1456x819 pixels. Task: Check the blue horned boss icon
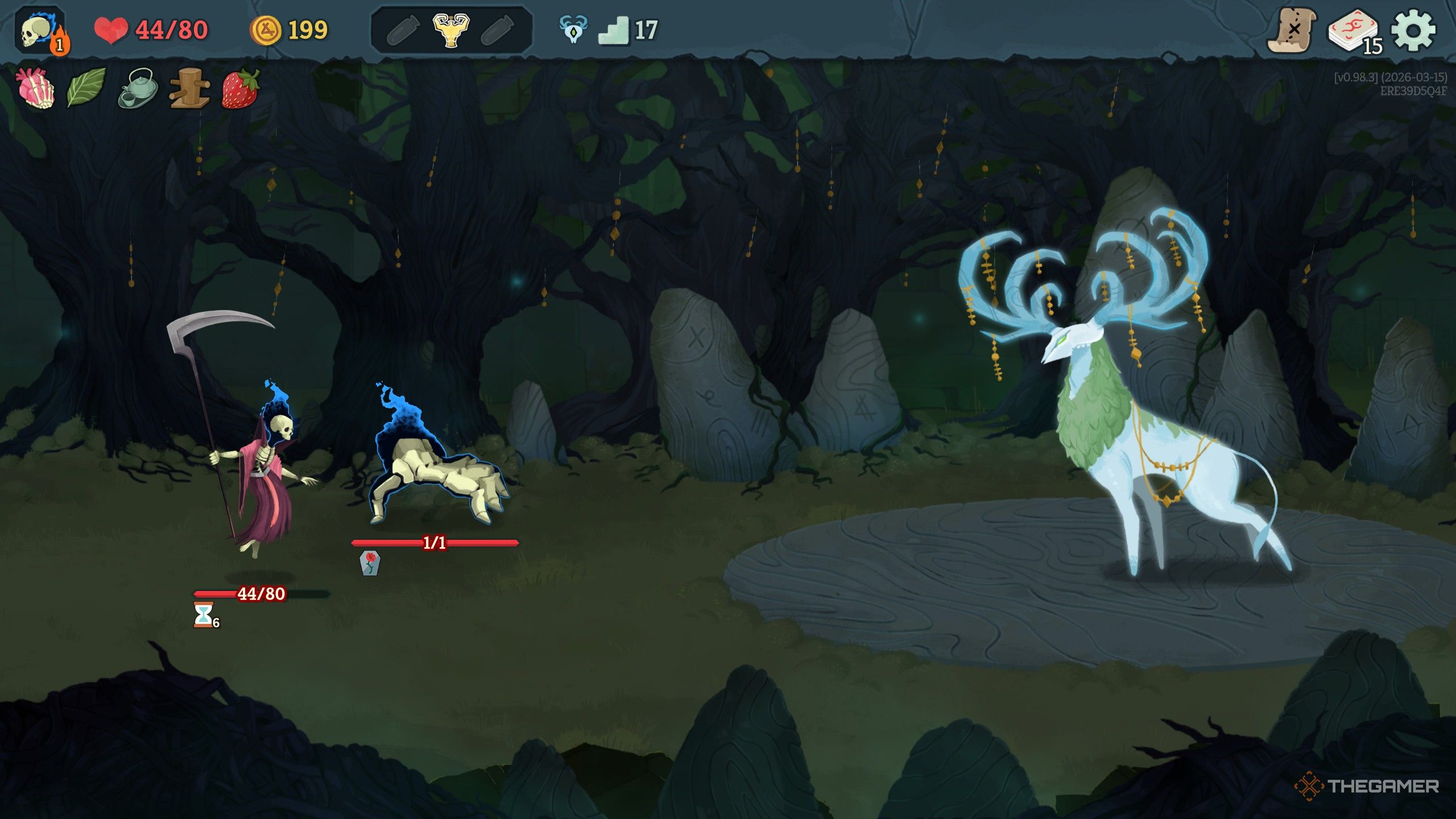click(573, 29)
